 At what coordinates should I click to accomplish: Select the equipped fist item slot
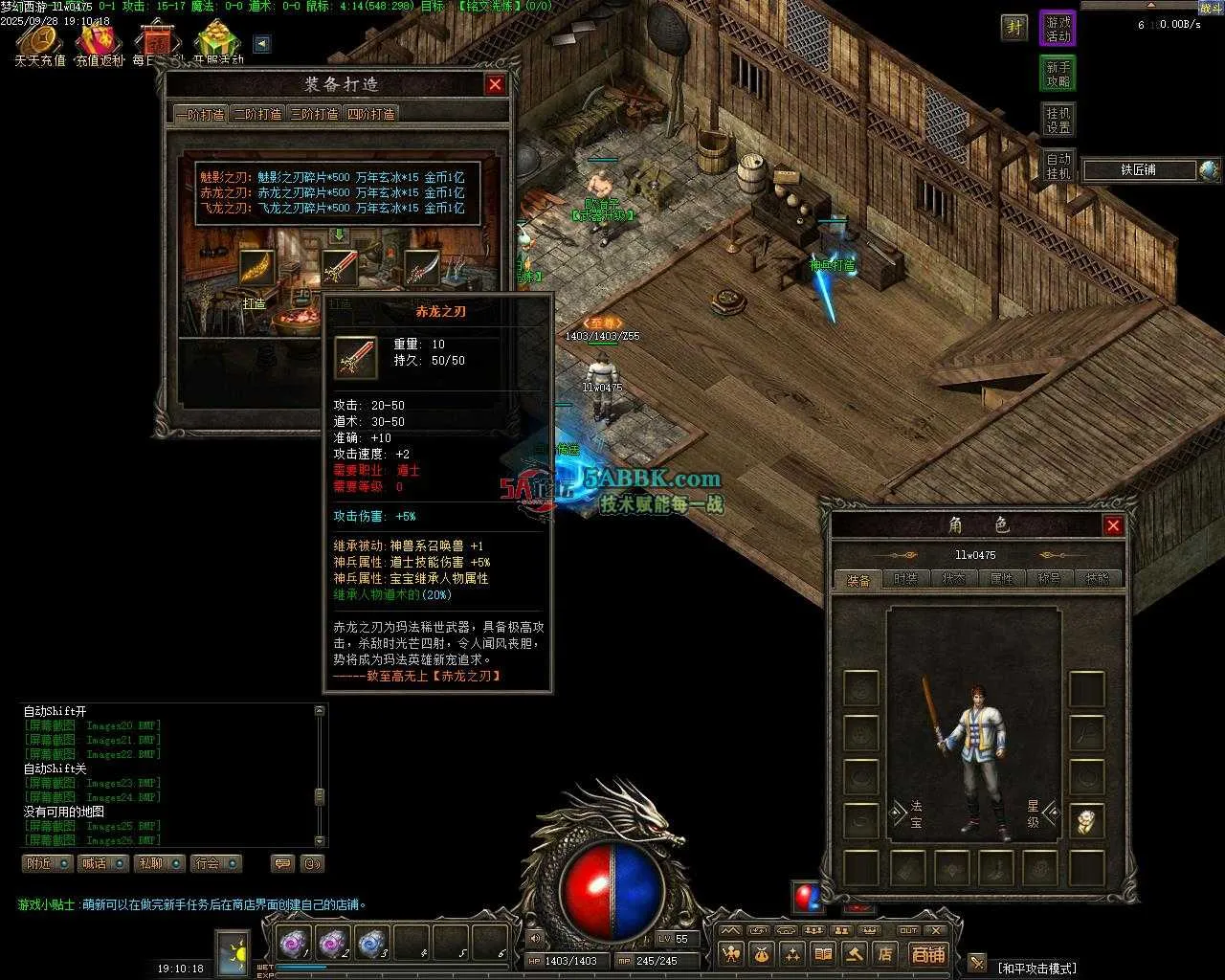pyautogui.click(x=1086, y=821)
